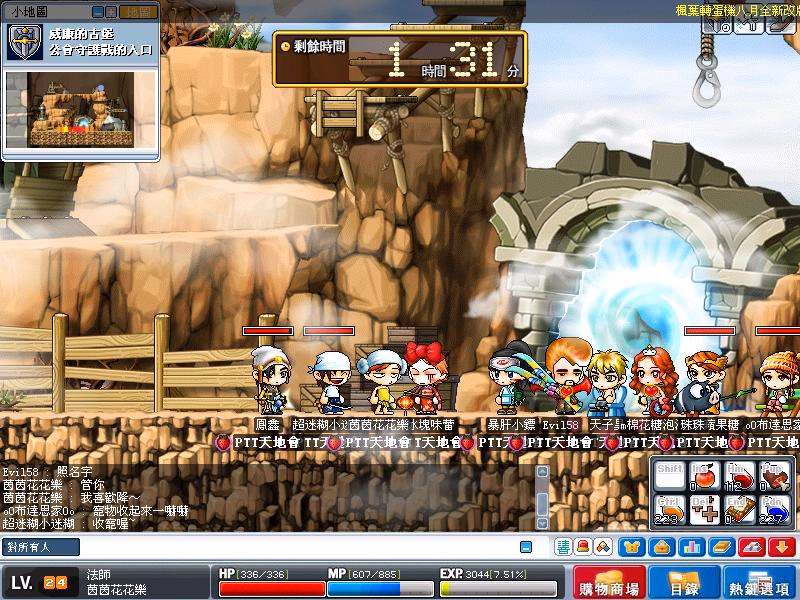Open the 目錄 menu
800x600 pixels.
[x=685, y=582]
